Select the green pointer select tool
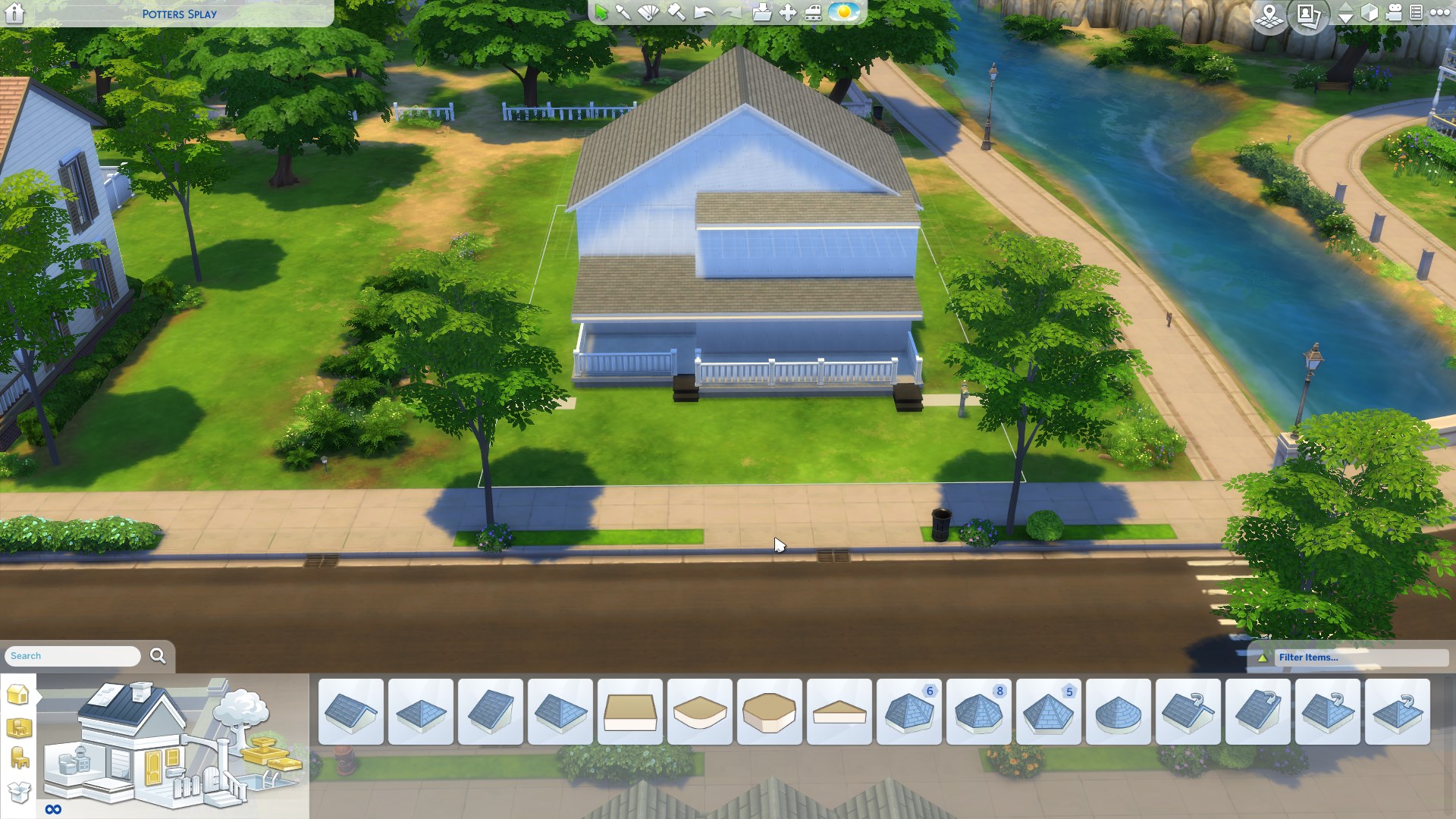 [x=601, y=13]
